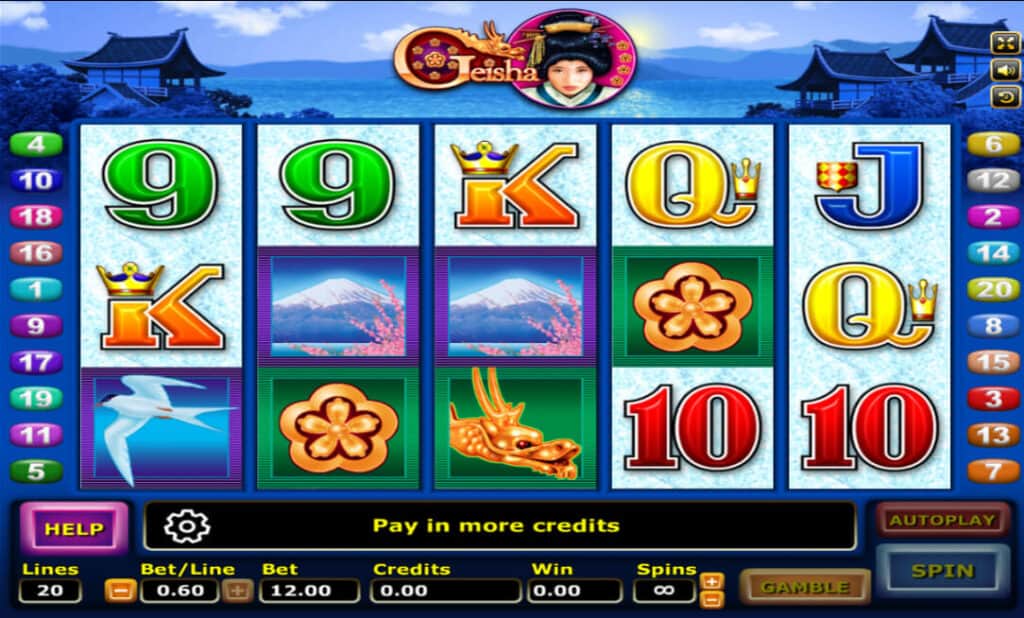Click the circular arrow back icon

(x=1004, y=97)
